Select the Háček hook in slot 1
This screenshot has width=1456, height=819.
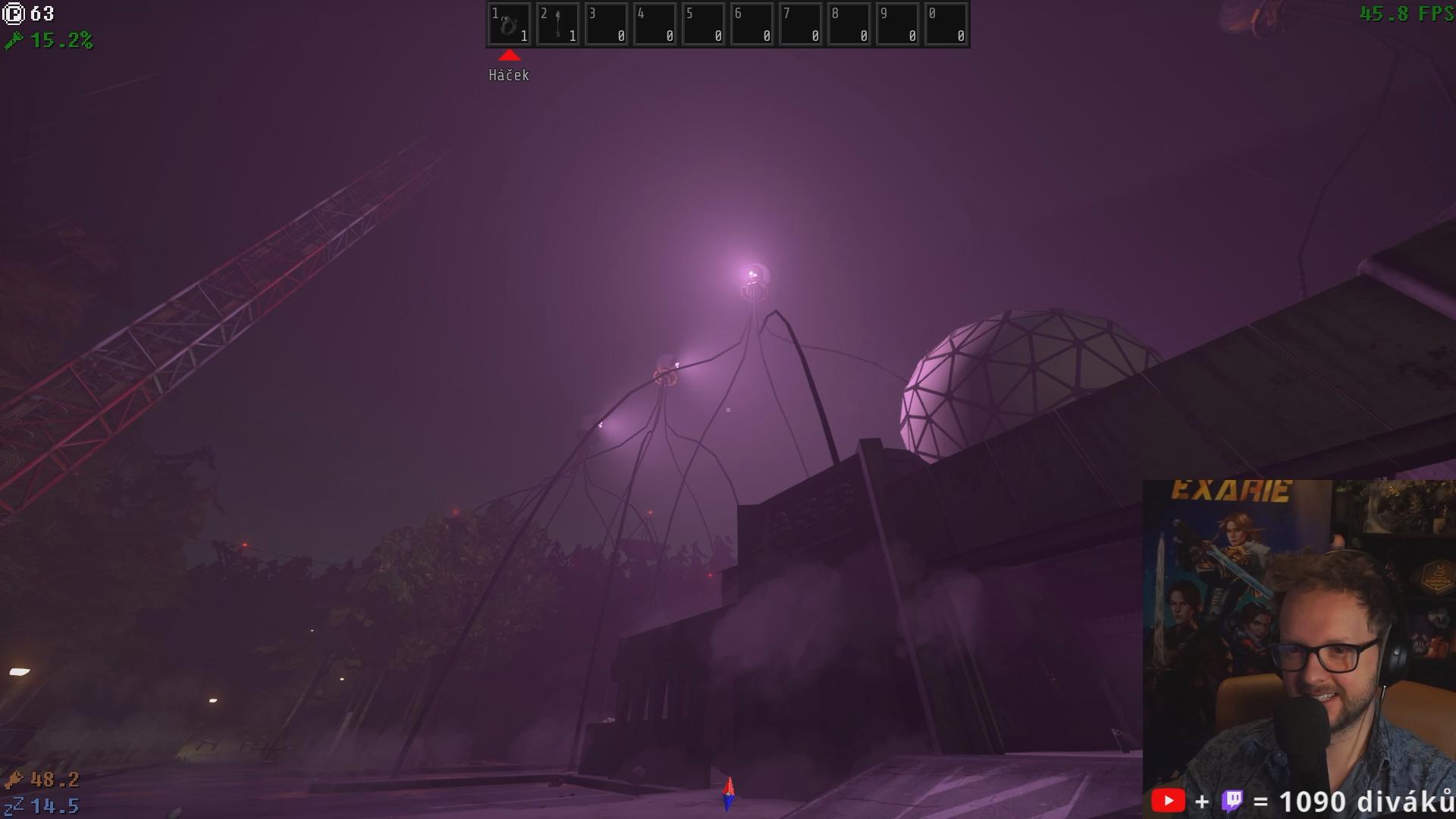[509, 25]
